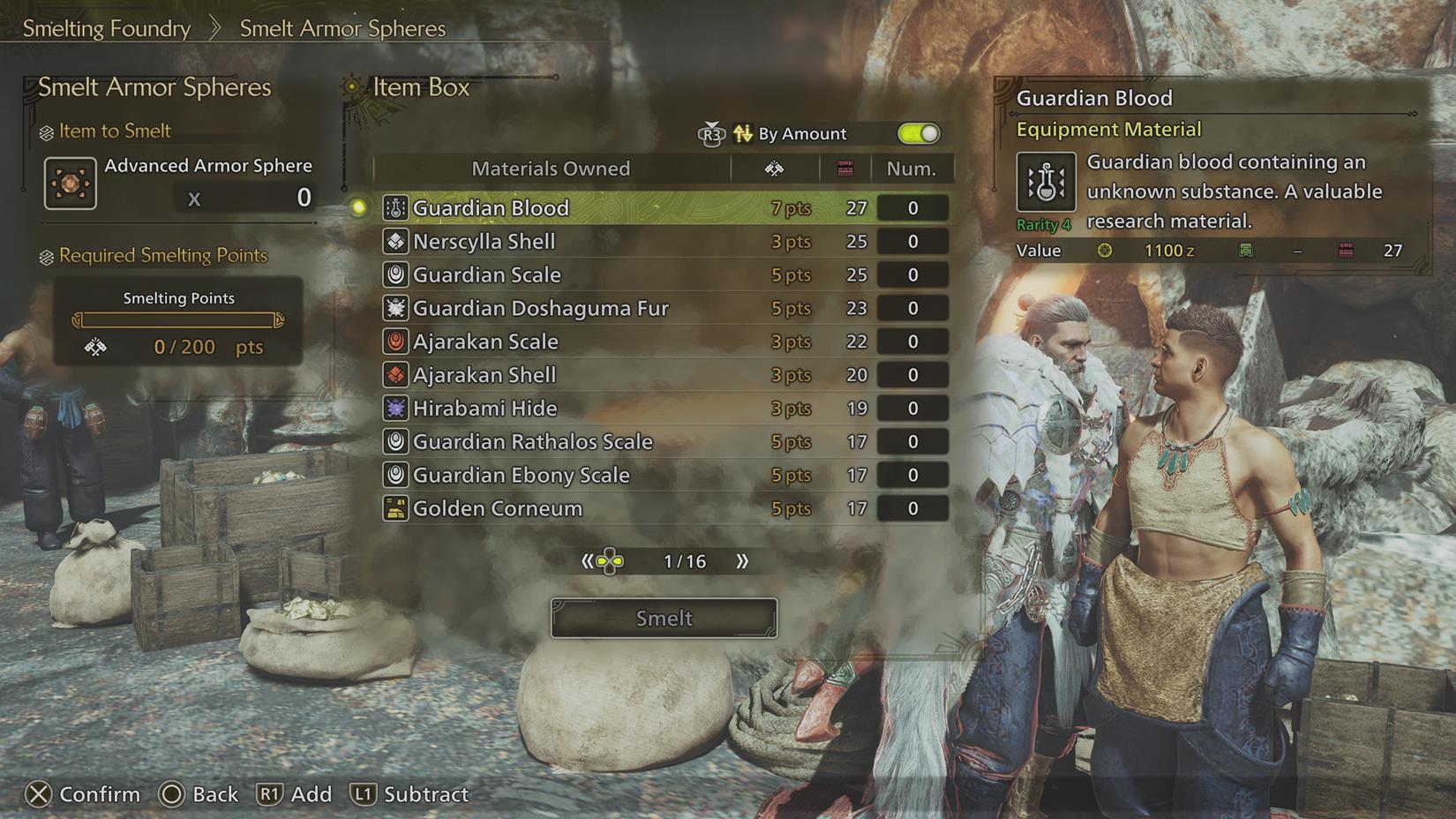Click the R3 sort control indicator
The width and height of the screenshot is (1456, 819).
click(x=711, y=133)
